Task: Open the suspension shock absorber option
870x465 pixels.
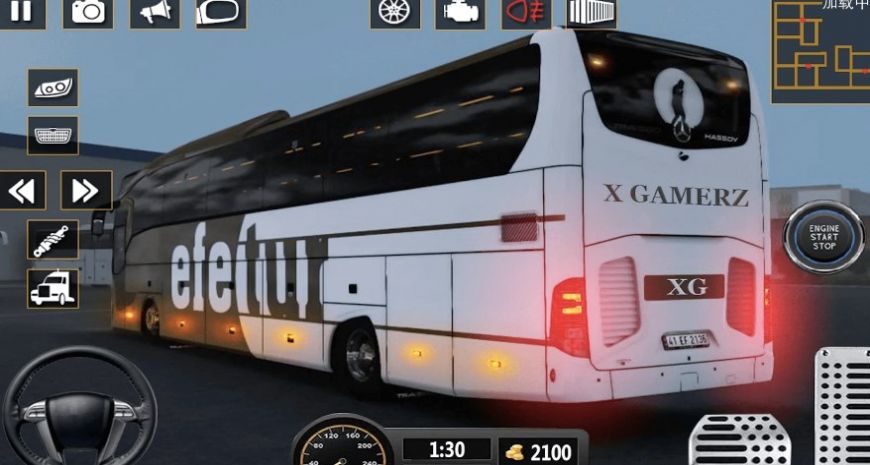Action: (53, 240)
